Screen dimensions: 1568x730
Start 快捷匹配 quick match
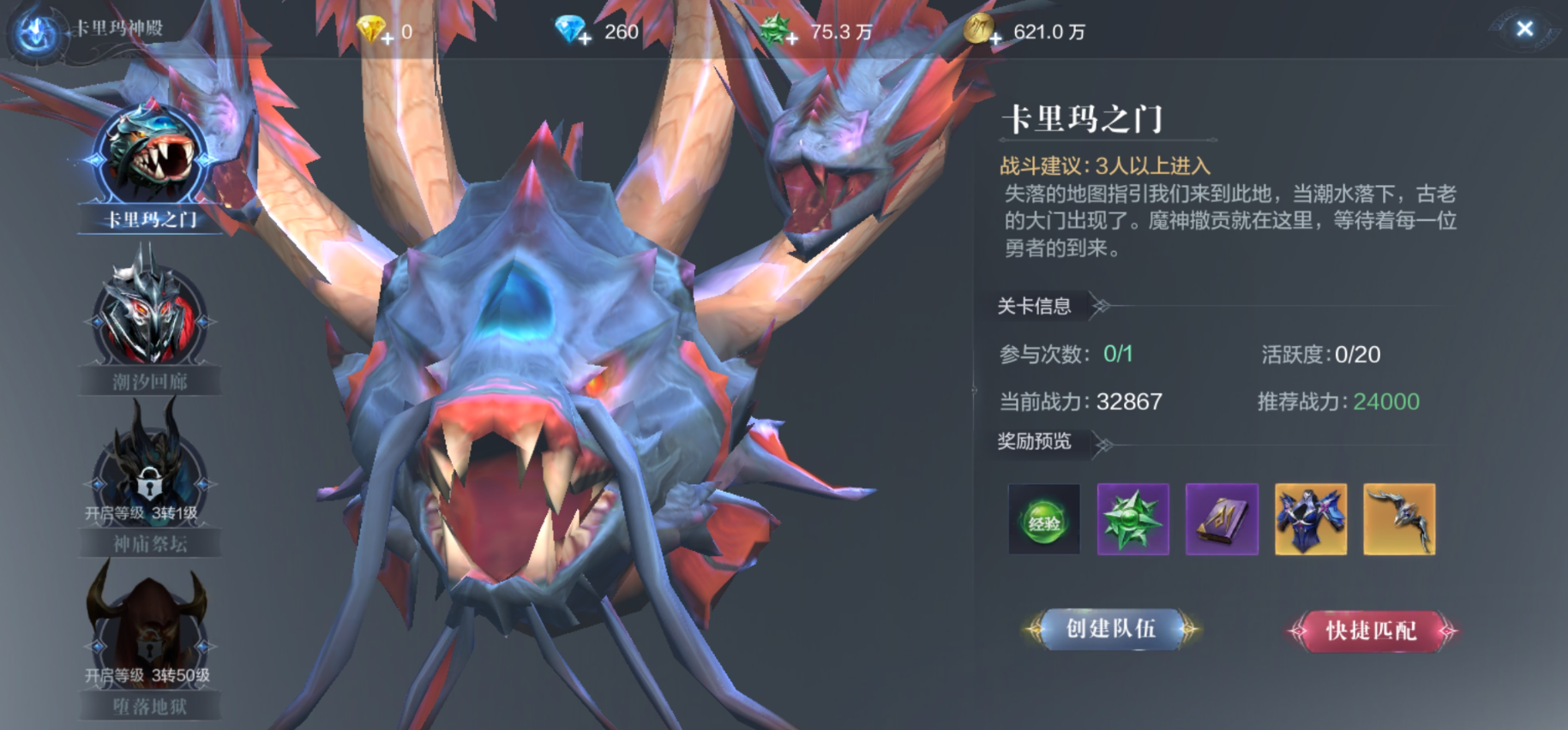1371,631
